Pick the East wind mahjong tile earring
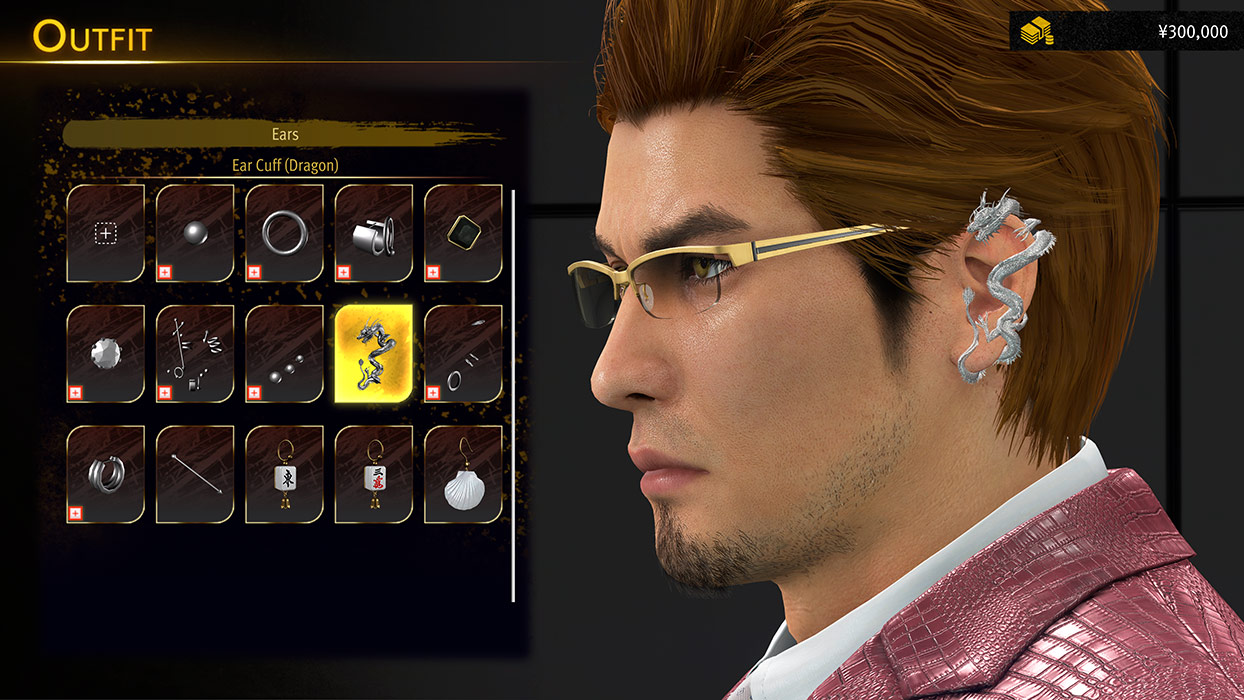 click(284, 474)
